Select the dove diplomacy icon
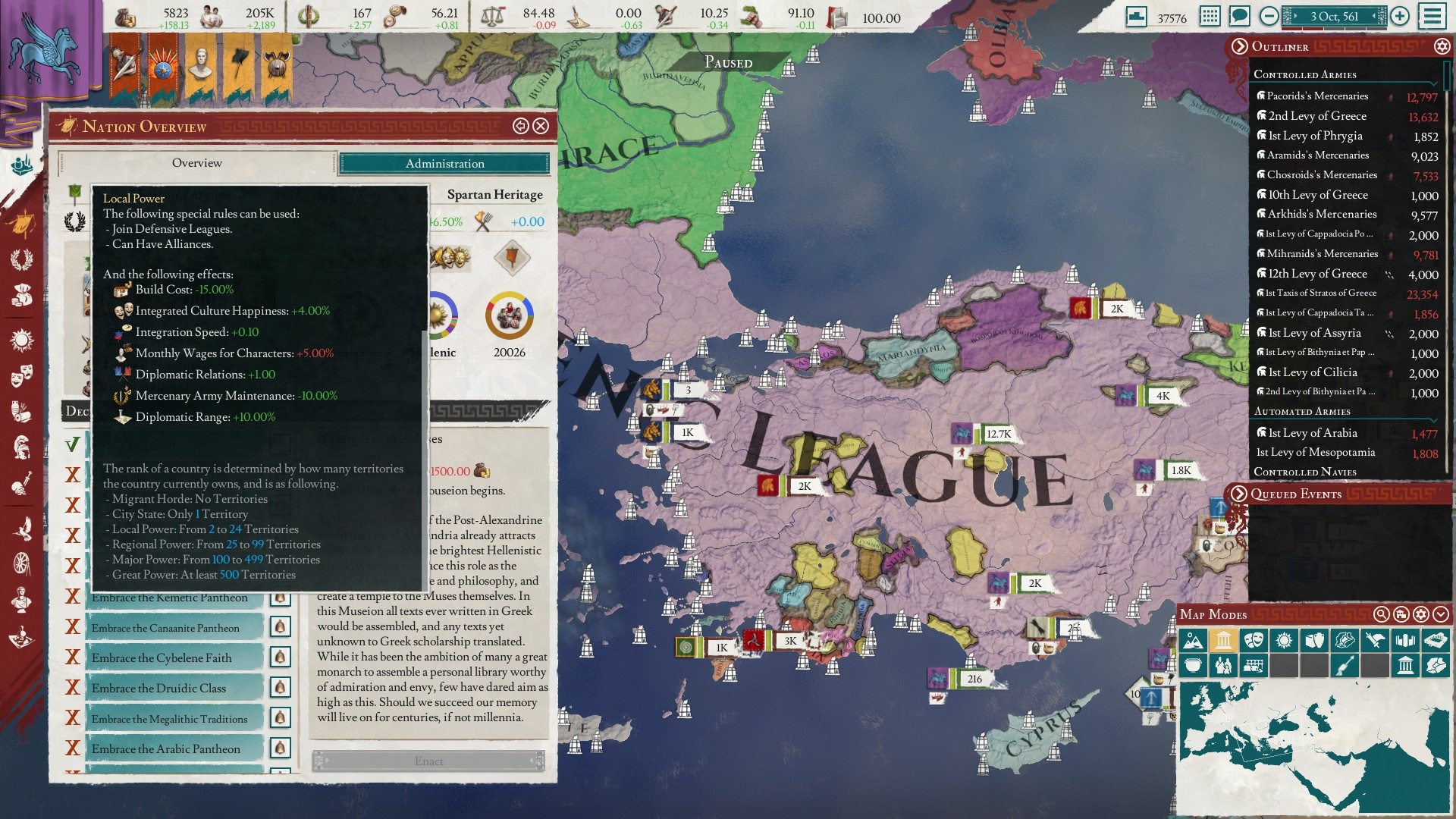1456x819 pixels. [x=20, y=527]
